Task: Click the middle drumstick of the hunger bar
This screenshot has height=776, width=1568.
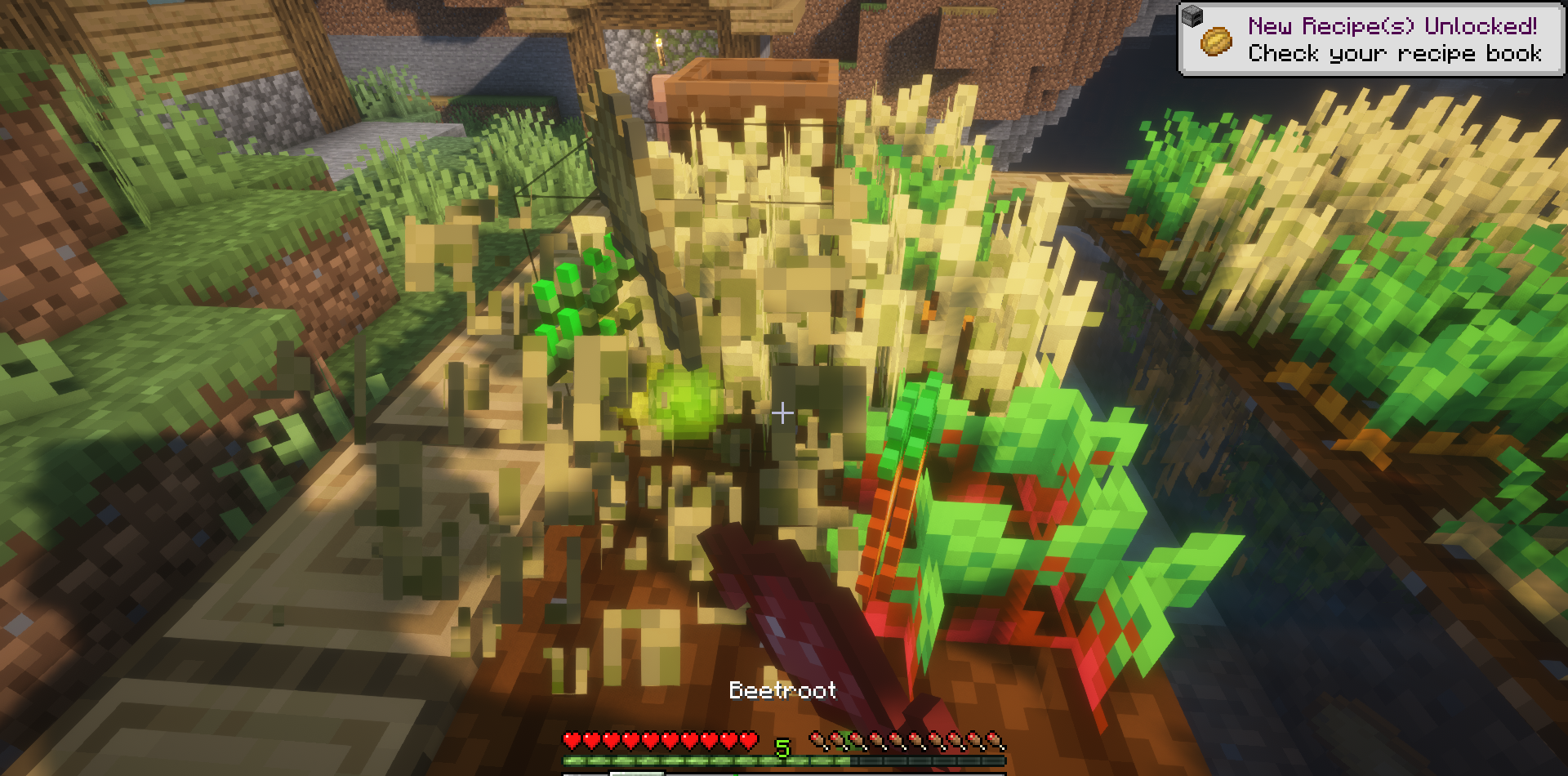Action: (x=906, y=741)
